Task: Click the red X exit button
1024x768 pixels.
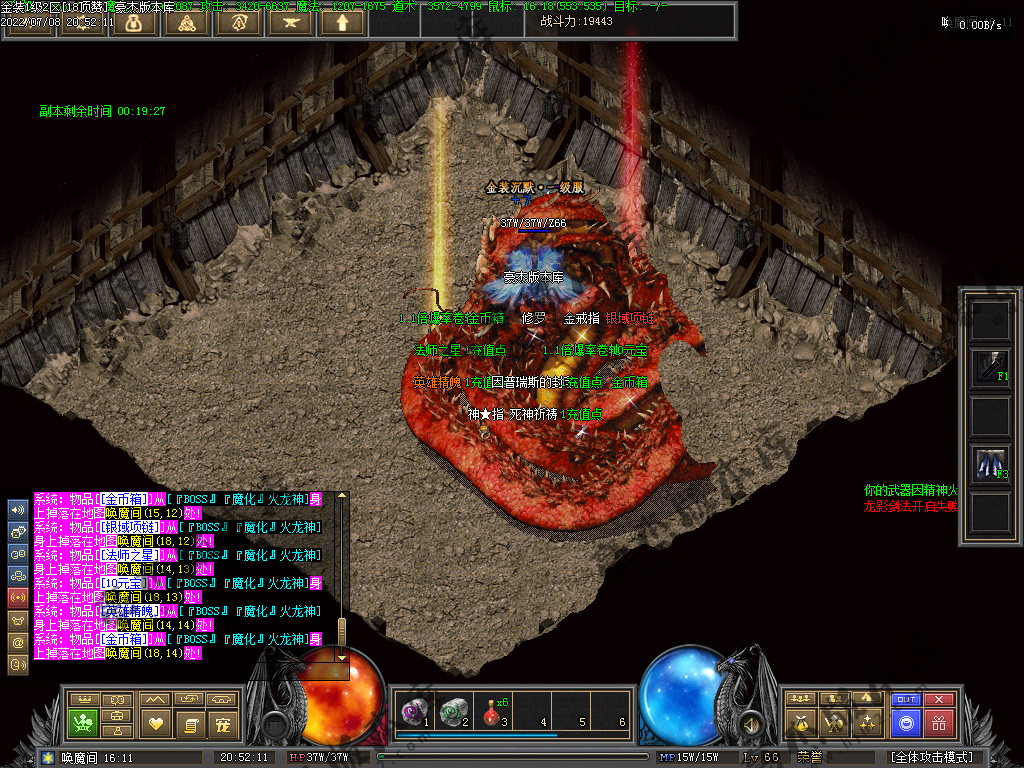Action: pyautogui.click(x=938, y=699)
